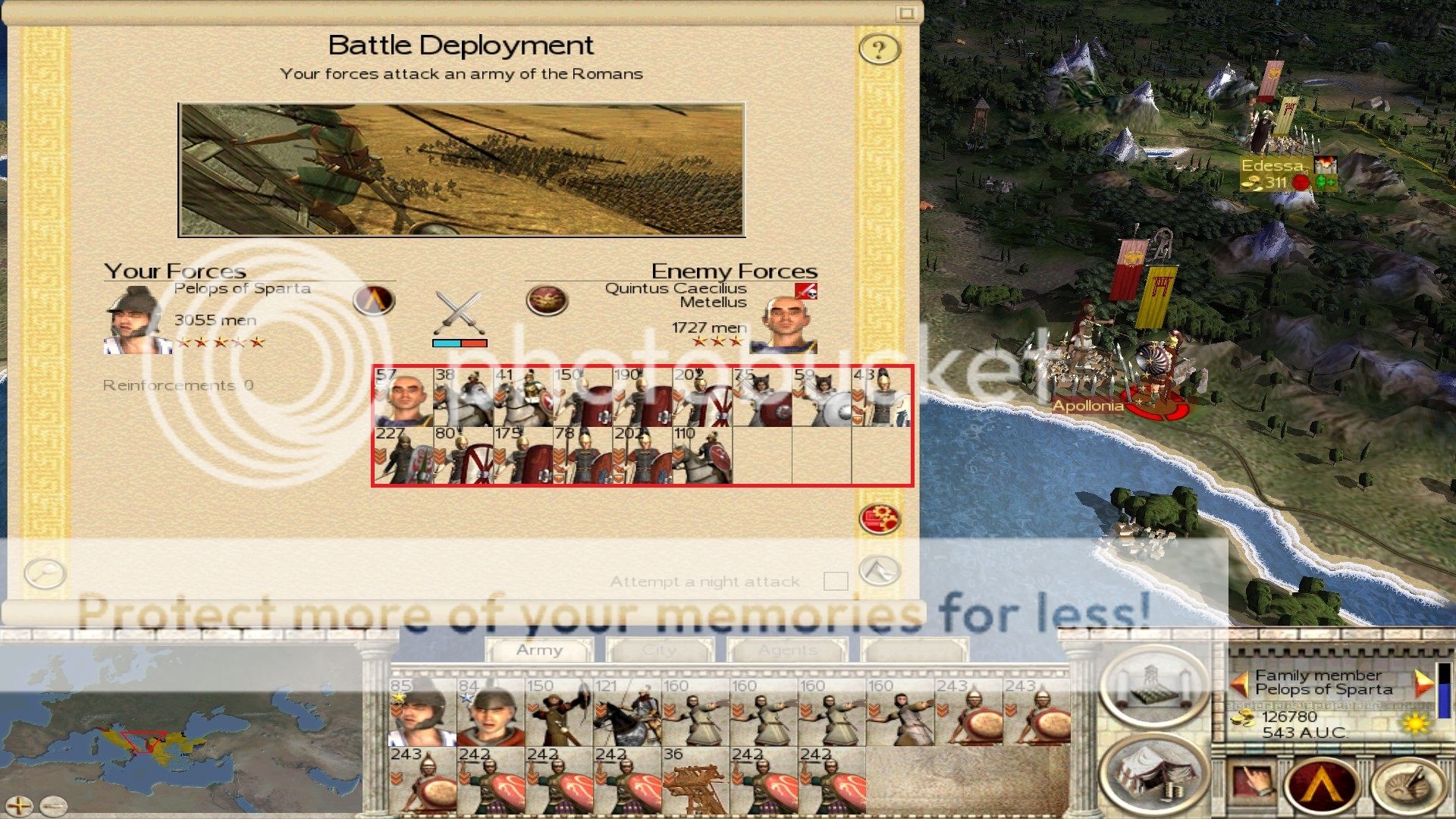This screenshot has width=1456, height=819.
Task: Switch to the City tab
Action: (659, 650)
